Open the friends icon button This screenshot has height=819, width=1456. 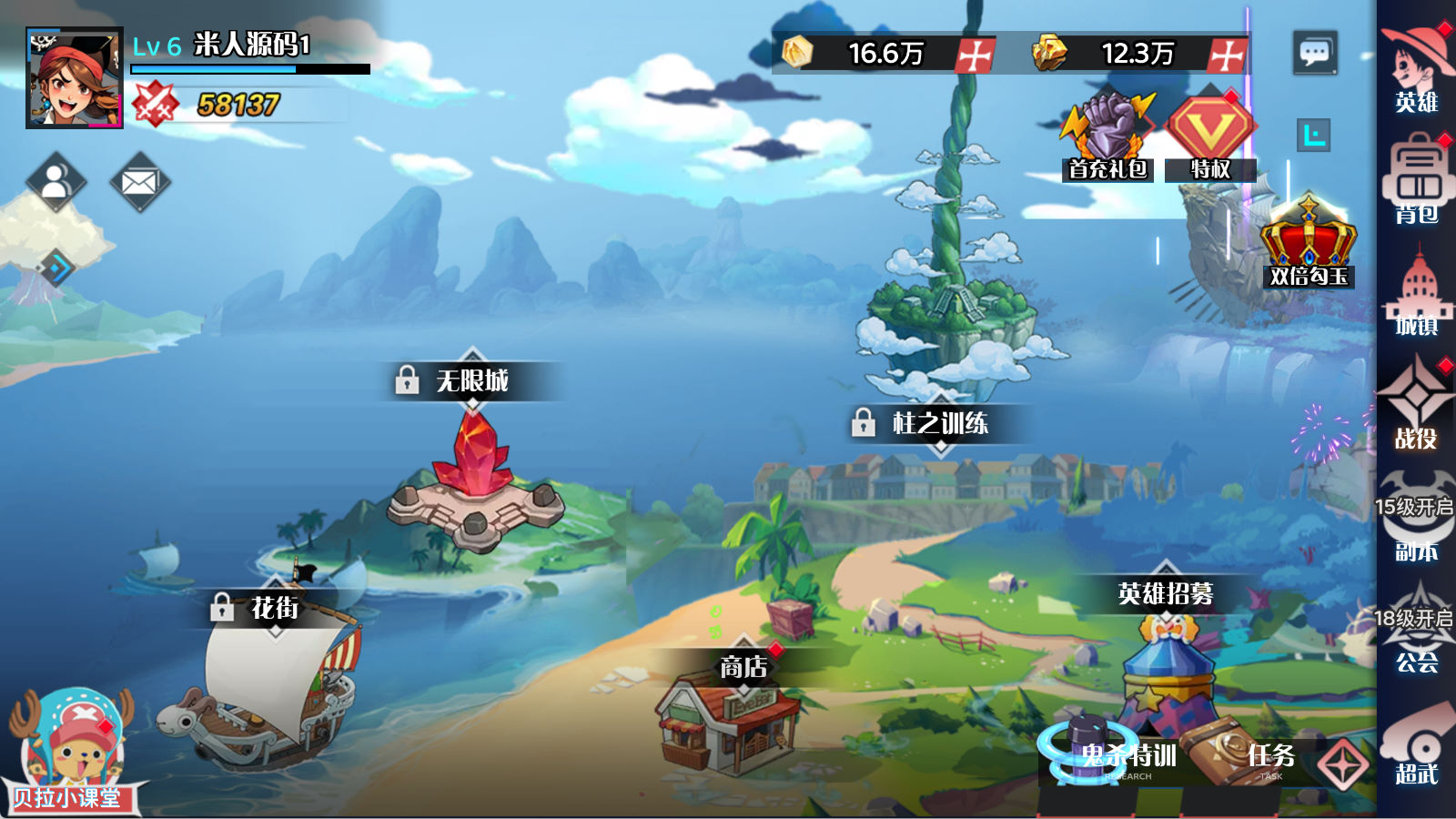coord(56,182)
